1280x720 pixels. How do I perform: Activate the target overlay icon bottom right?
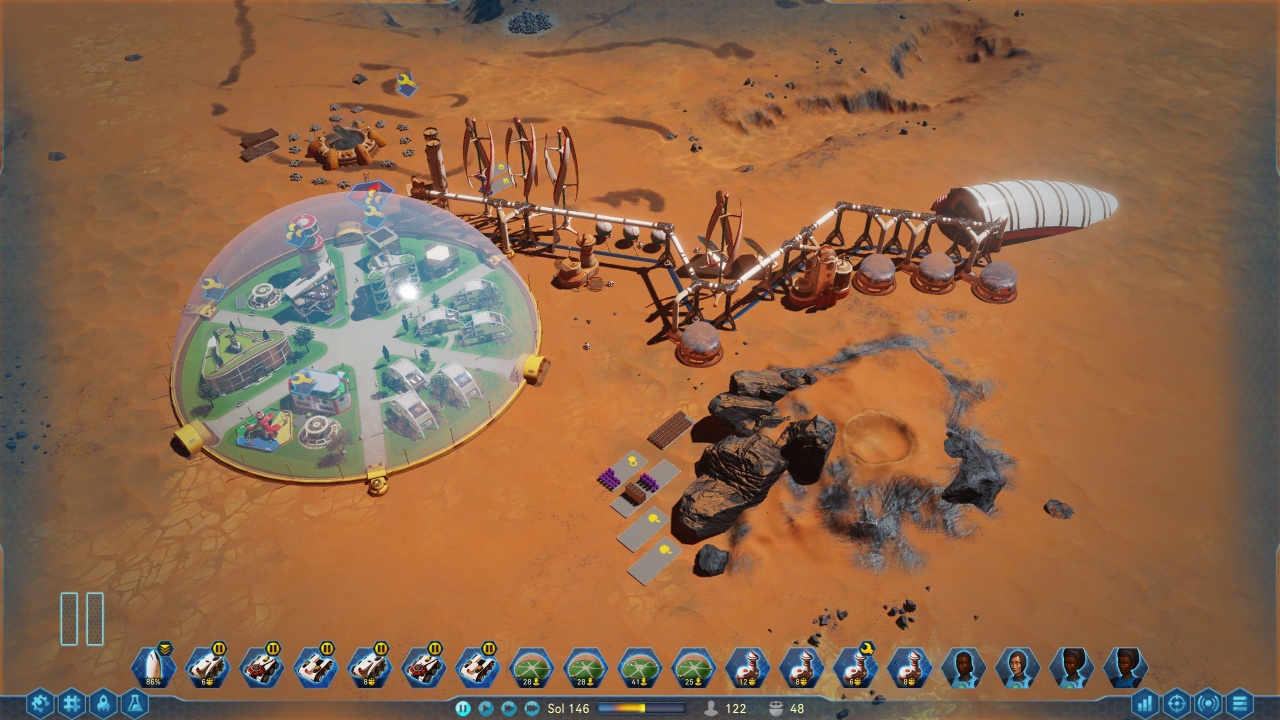[1176, 703]
